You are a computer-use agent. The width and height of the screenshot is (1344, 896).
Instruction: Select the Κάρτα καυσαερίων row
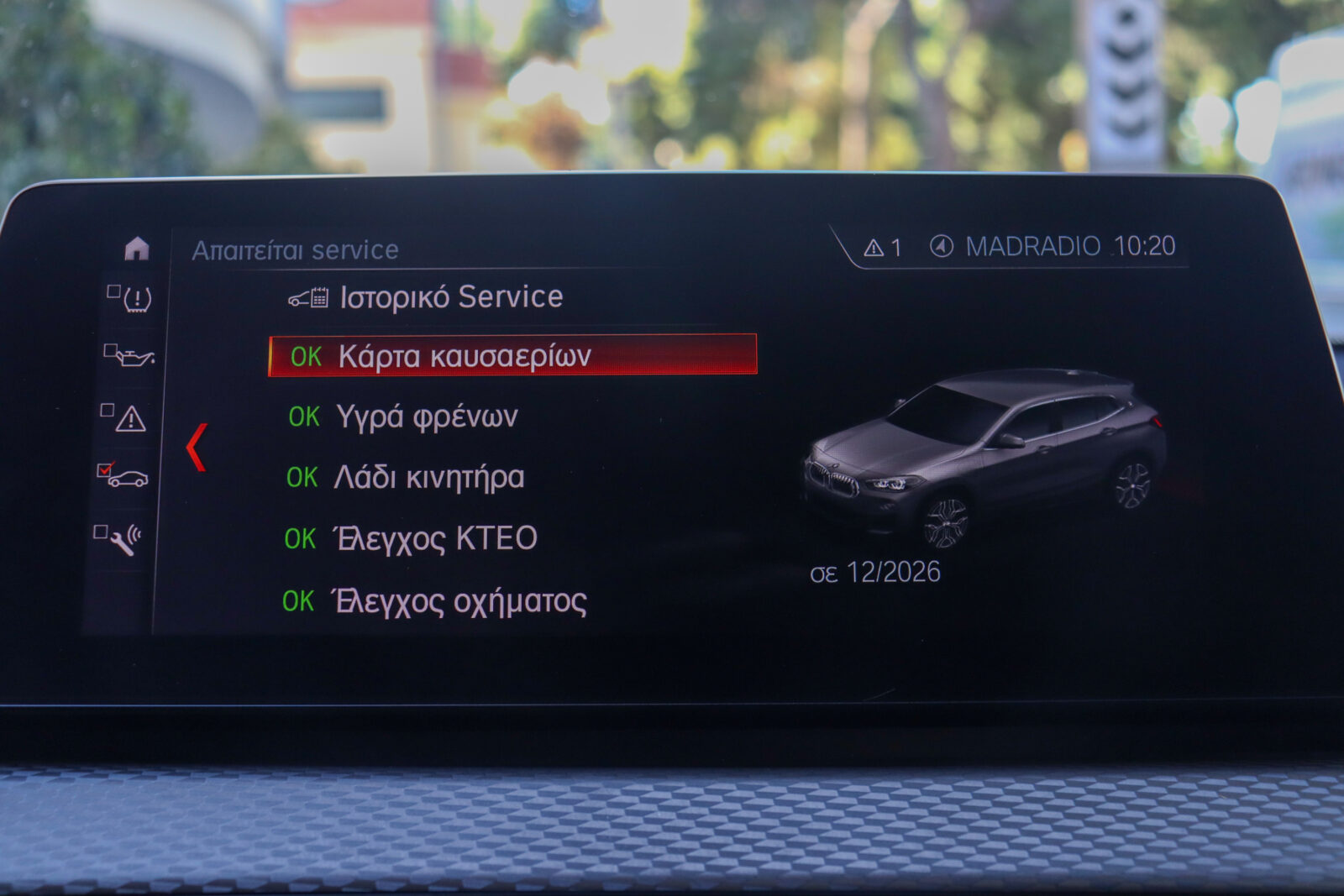(512, 355)
